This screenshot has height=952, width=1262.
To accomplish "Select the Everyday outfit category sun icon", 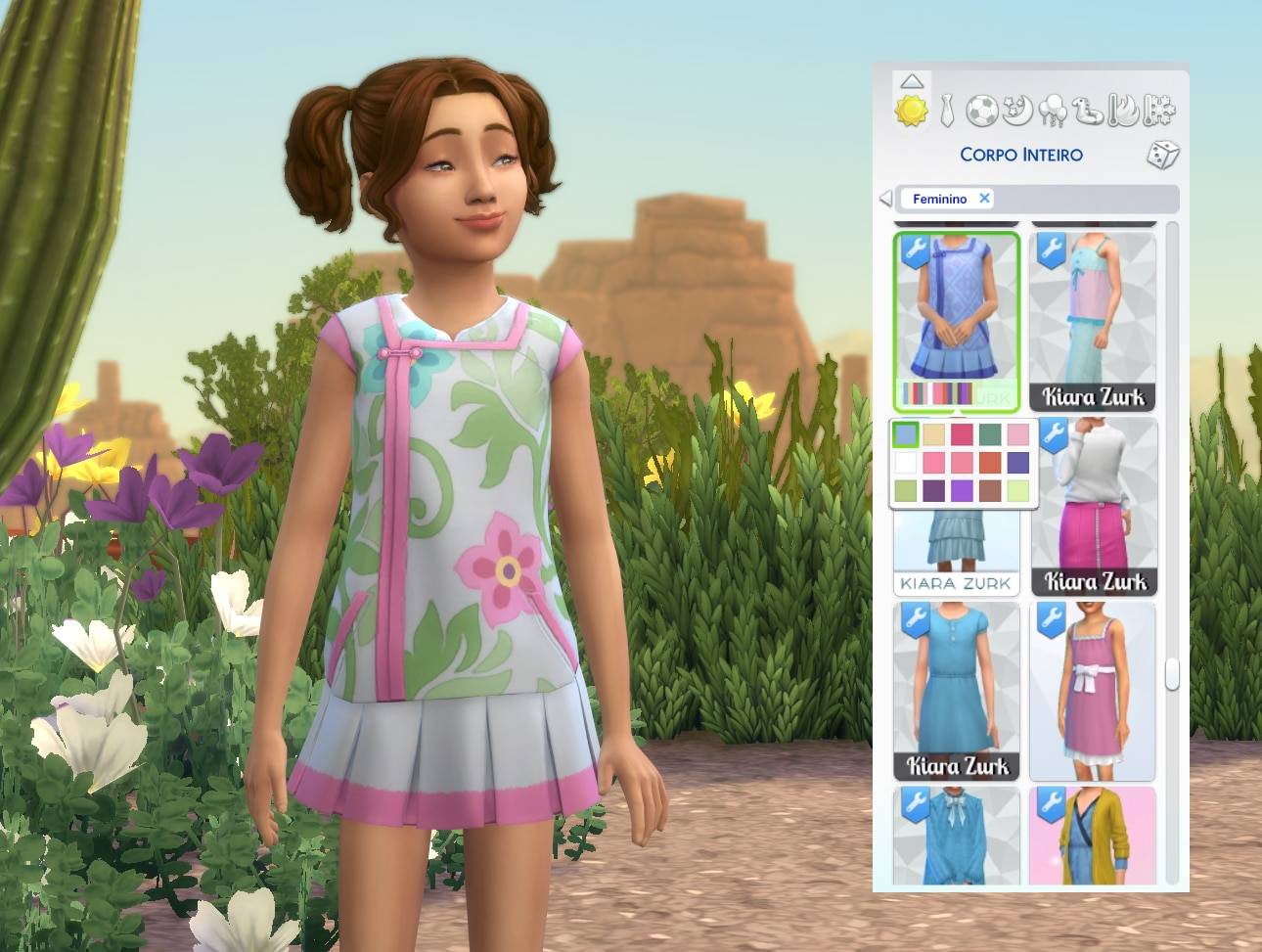I will (912, 113).
